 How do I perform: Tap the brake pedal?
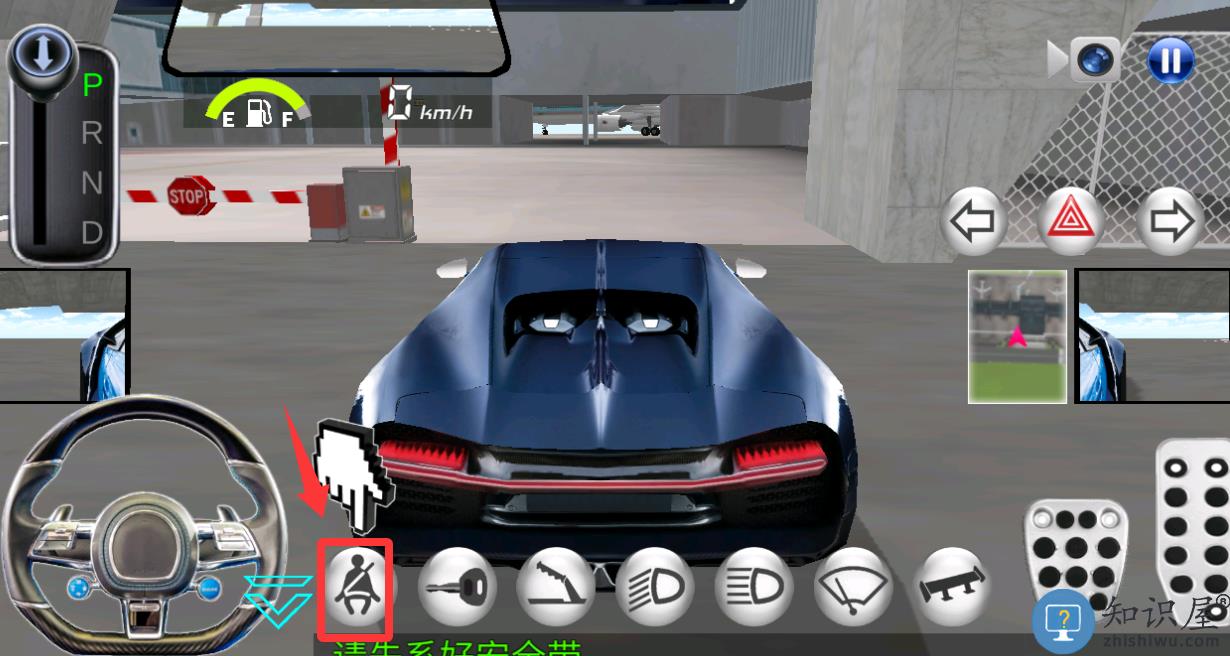[1074, 555]
